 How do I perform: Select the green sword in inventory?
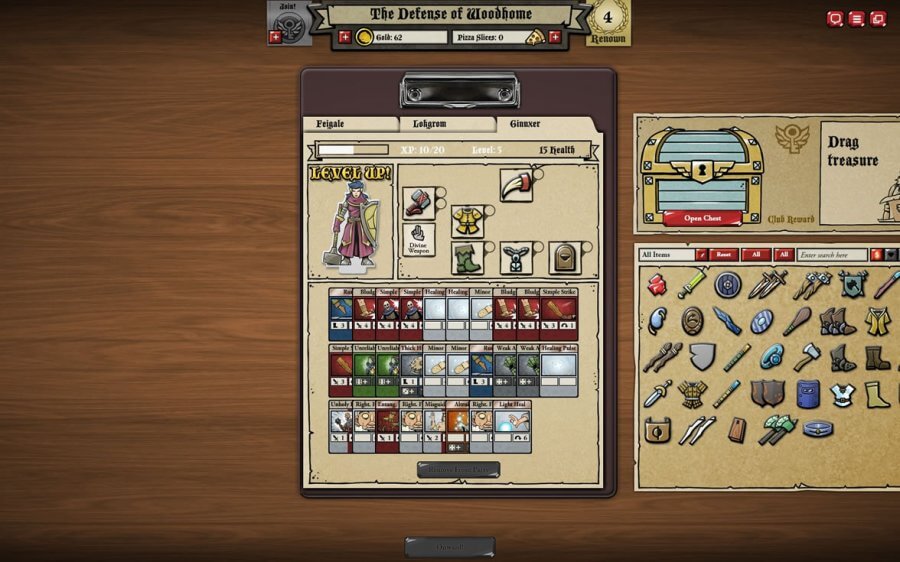(692, 284)
